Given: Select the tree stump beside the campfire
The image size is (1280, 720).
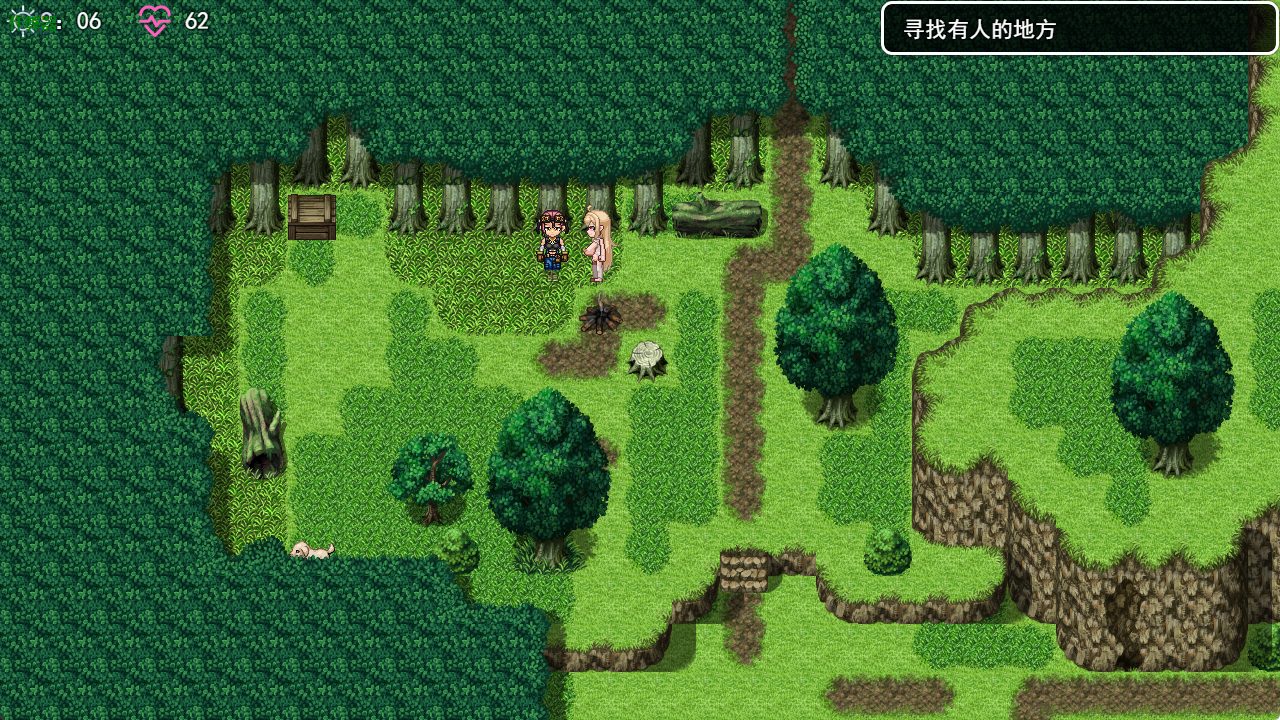Looking at the screenshot, I should pyautogui.click(x=646, y=358).
